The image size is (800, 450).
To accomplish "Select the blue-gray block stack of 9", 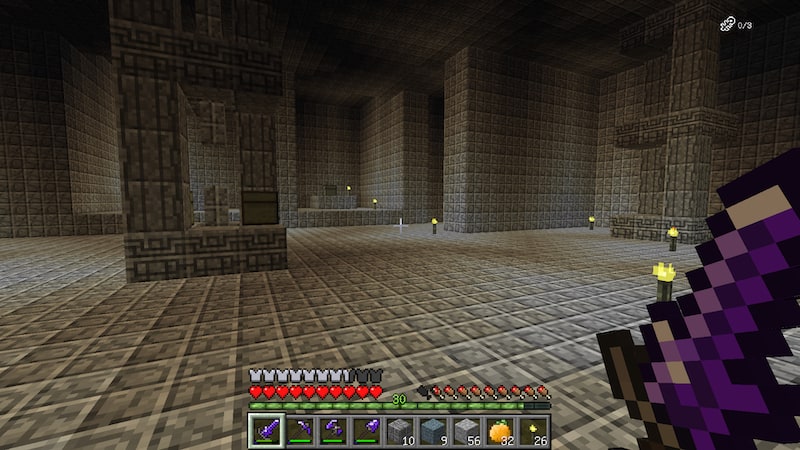I will coord(432,431).
